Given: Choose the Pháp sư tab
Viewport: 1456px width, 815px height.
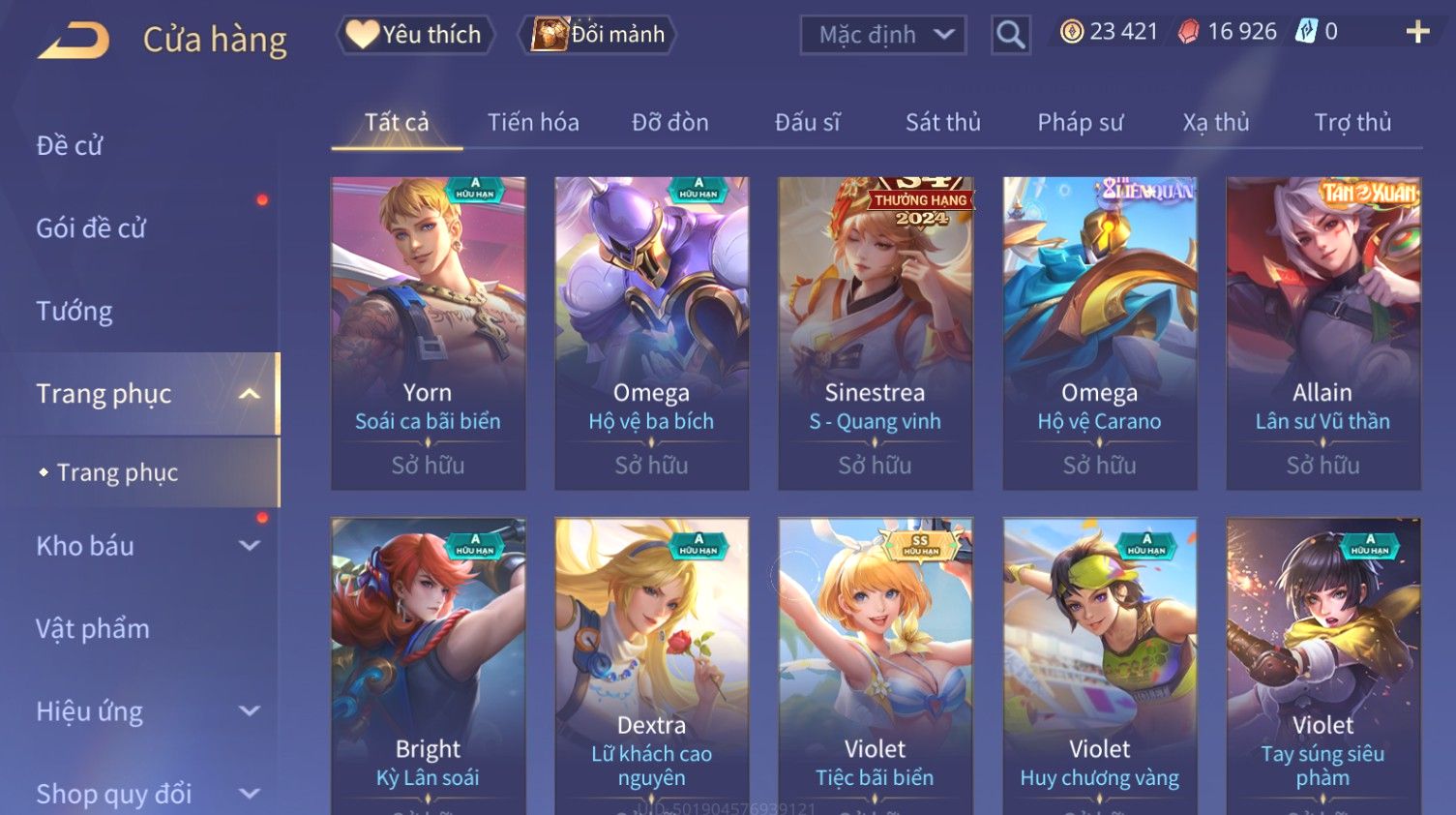Looking at the screenshot, I should [1080, 123].
